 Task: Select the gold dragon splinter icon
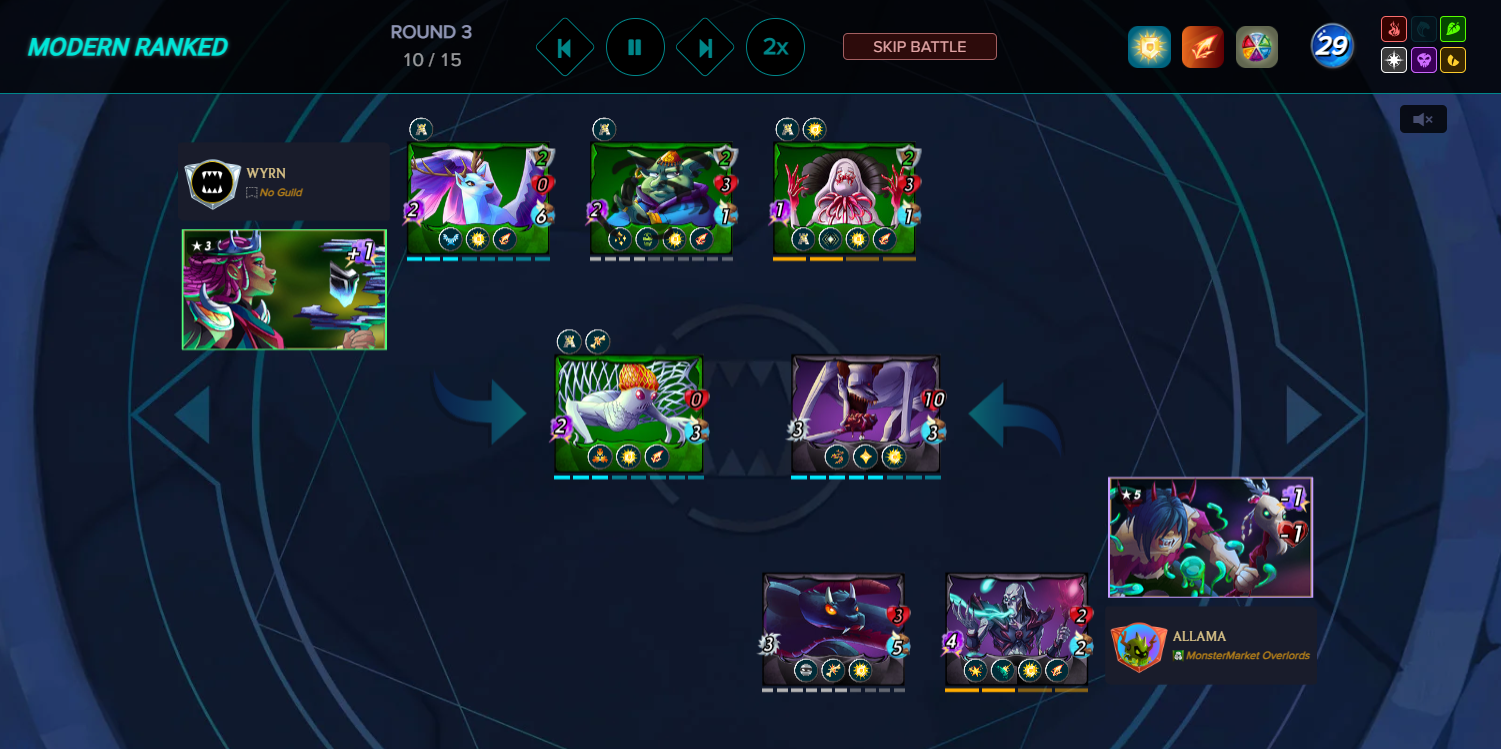point(1453,59)
